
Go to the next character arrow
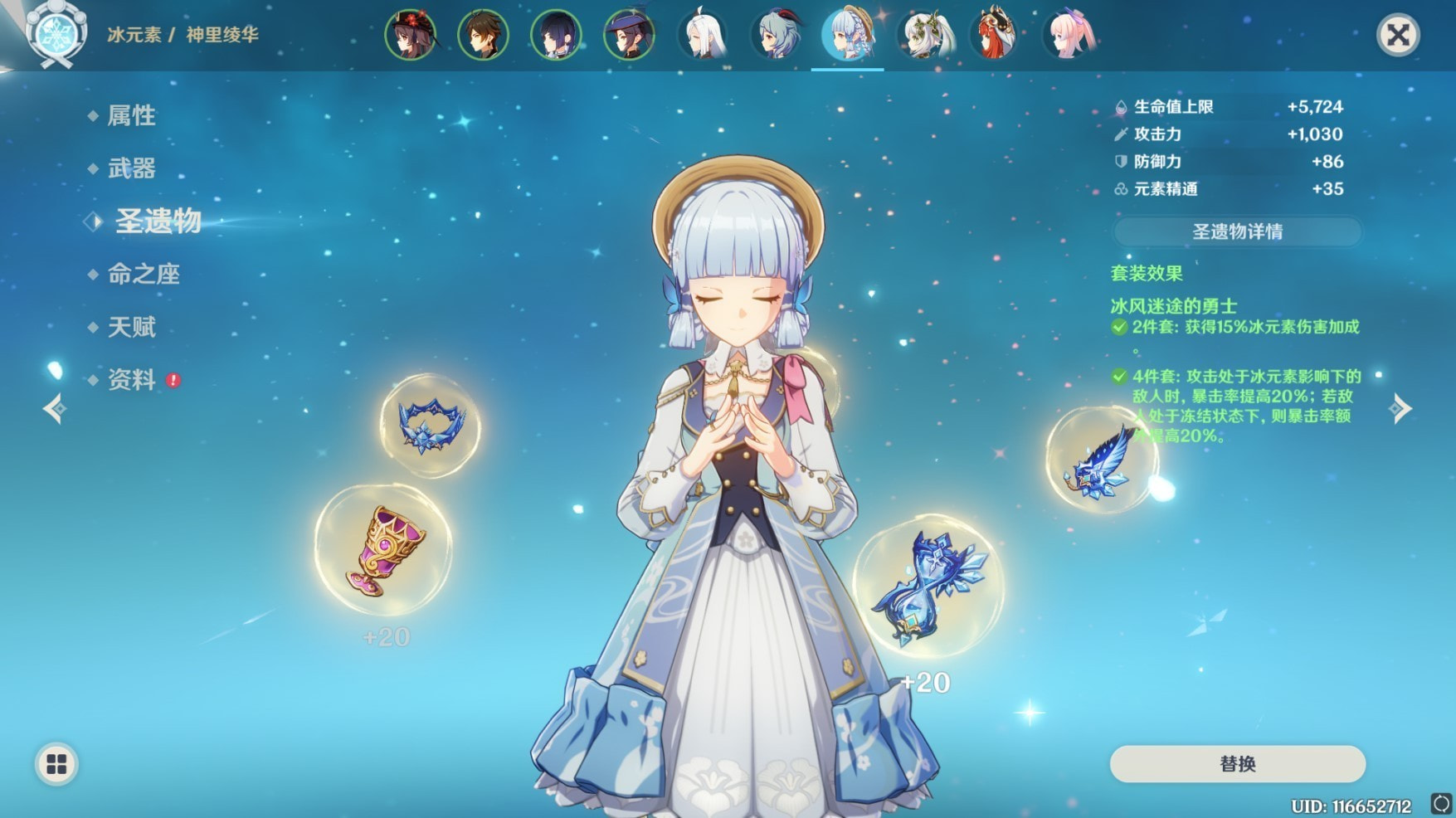click(x=1401, y=408)
